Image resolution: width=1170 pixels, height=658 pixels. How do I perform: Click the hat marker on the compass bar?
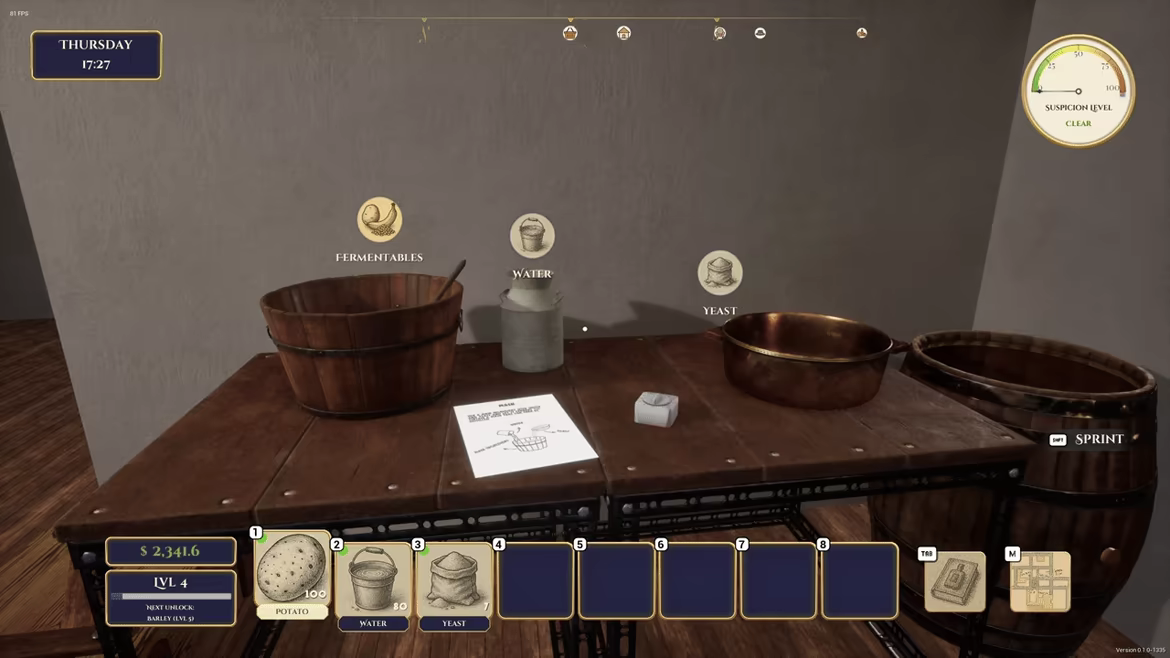760,33
